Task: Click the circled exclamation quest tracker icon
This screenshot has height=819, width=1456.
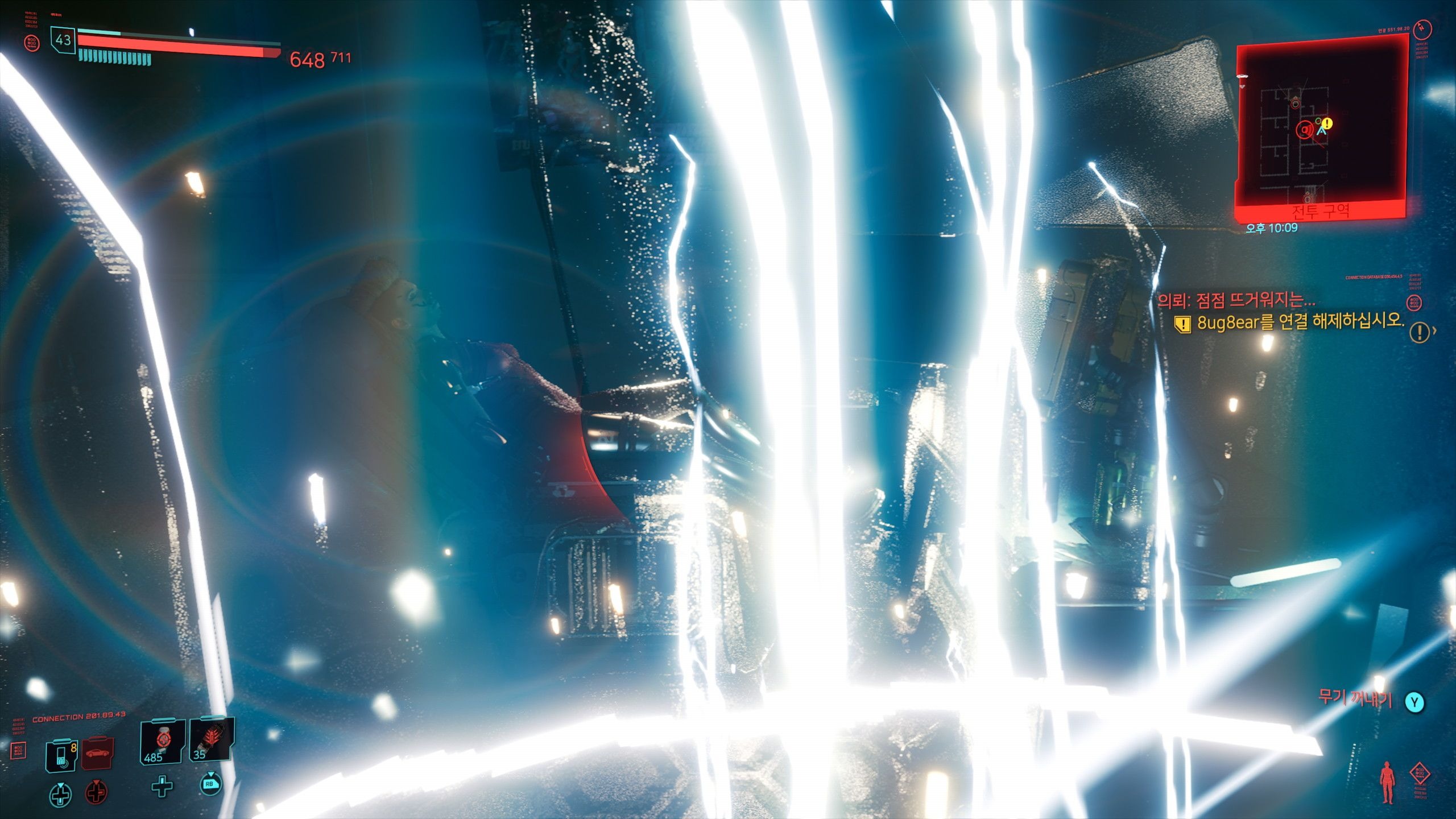Action: coord(1420,332)
